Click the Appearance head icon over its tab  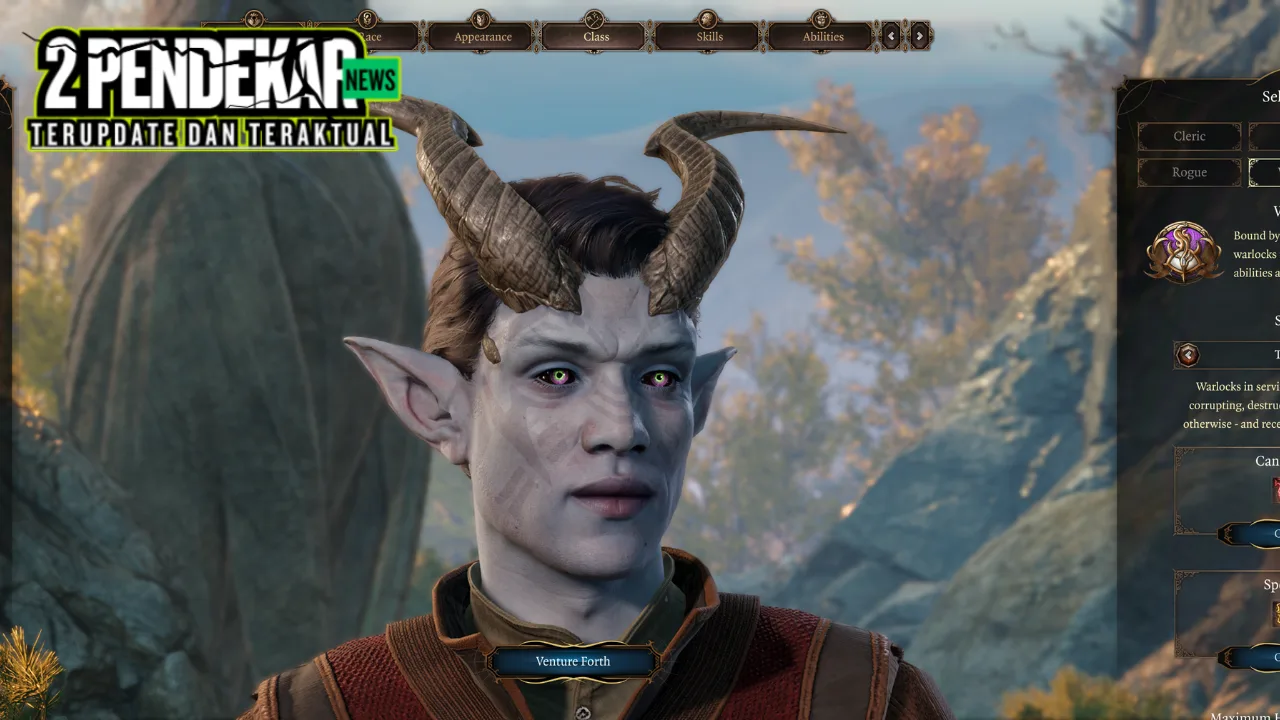(x=482, y=17)
